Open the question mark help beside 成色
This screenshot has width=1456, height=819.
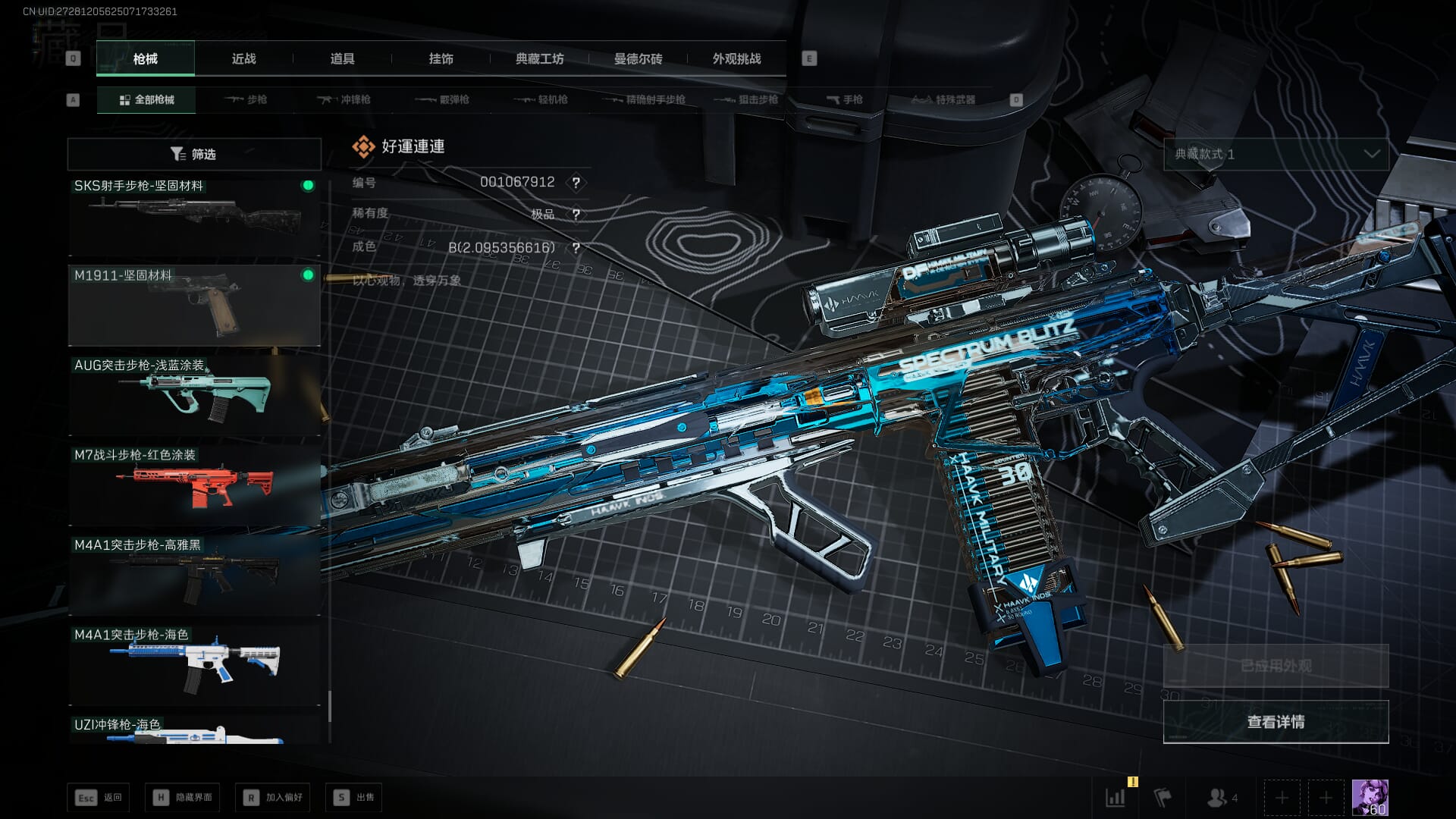point(576,248)
